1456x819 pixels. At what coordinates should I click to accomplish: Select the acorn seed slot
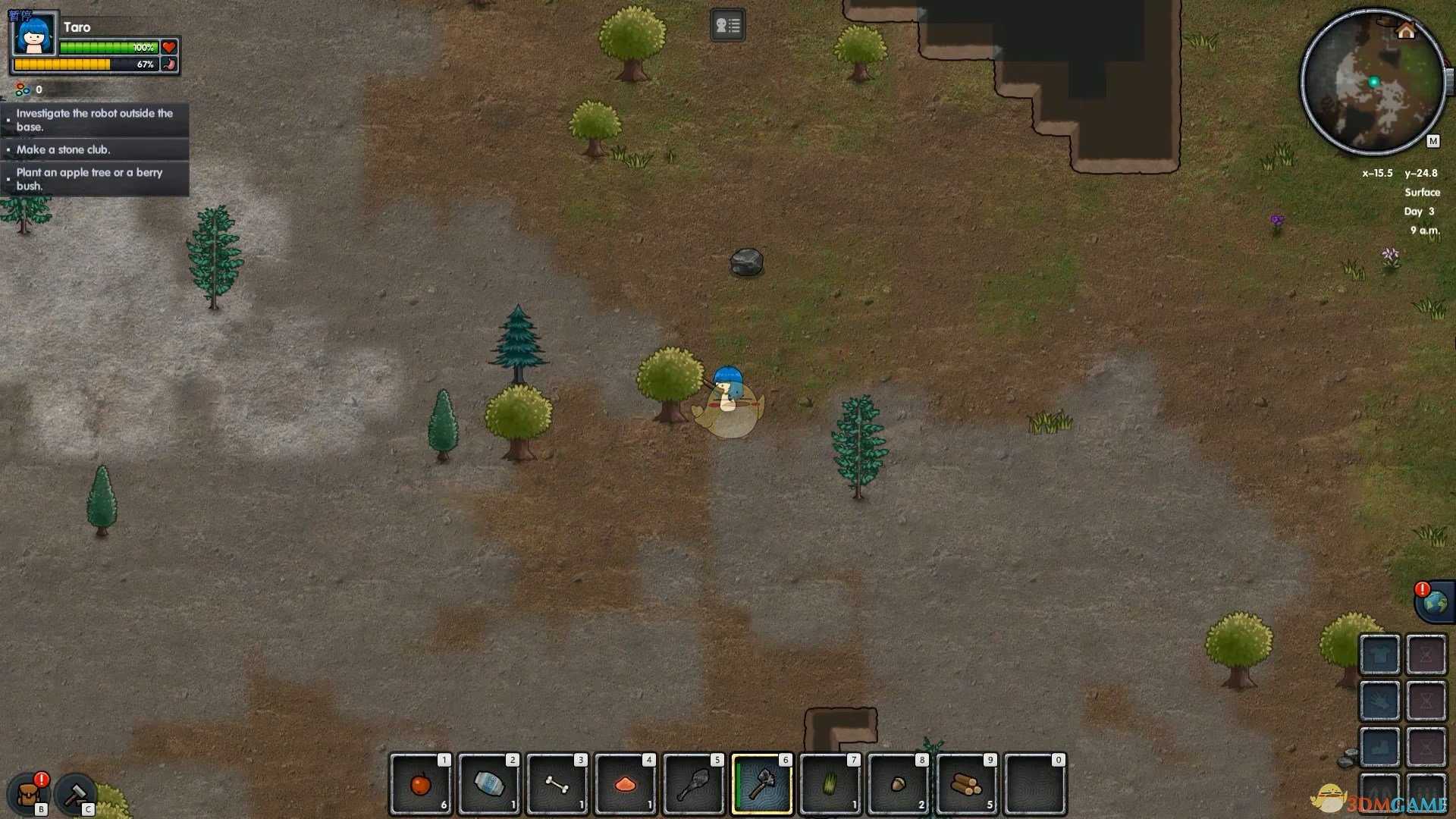(899, 784)
